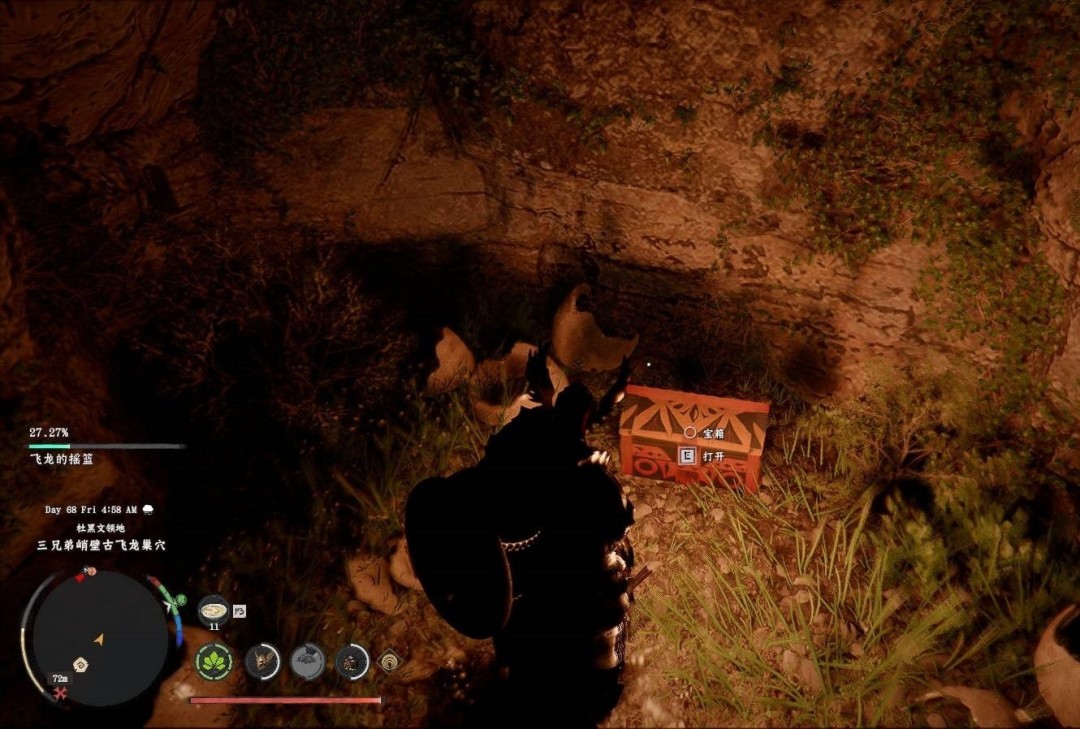Click the circular minimap

pos(99,637)
